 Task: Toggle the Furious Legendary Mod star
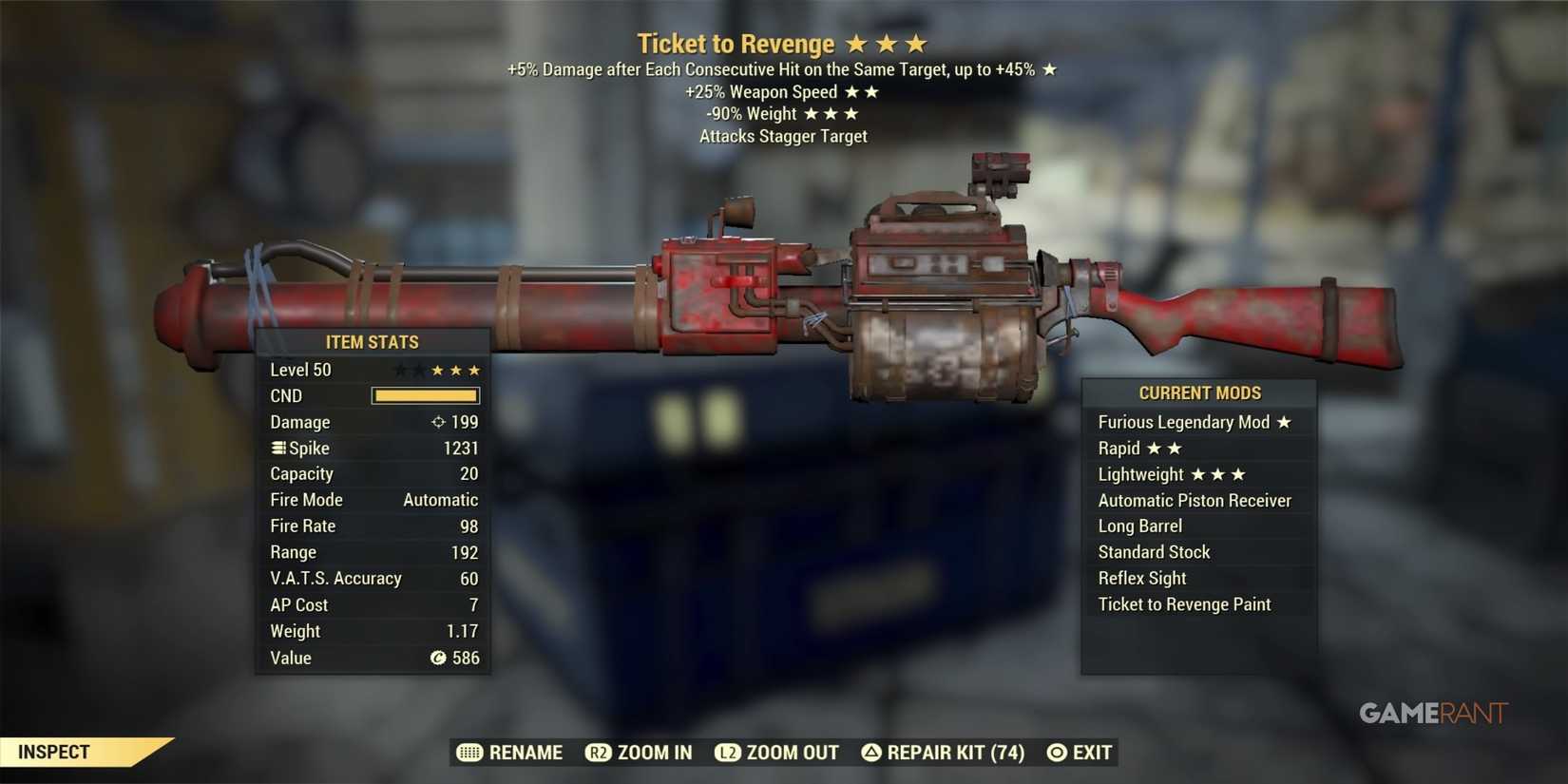click(x=1285, y=421)
